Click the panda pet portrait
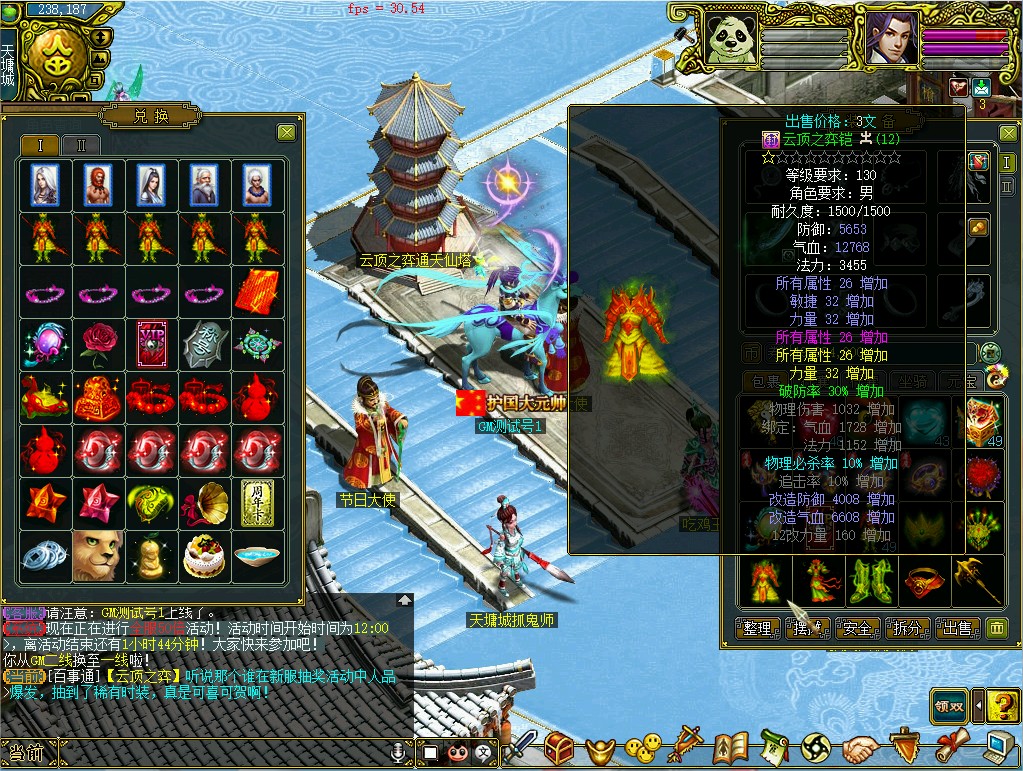This screenshot has height=771, width=1023. coord(732,38)
